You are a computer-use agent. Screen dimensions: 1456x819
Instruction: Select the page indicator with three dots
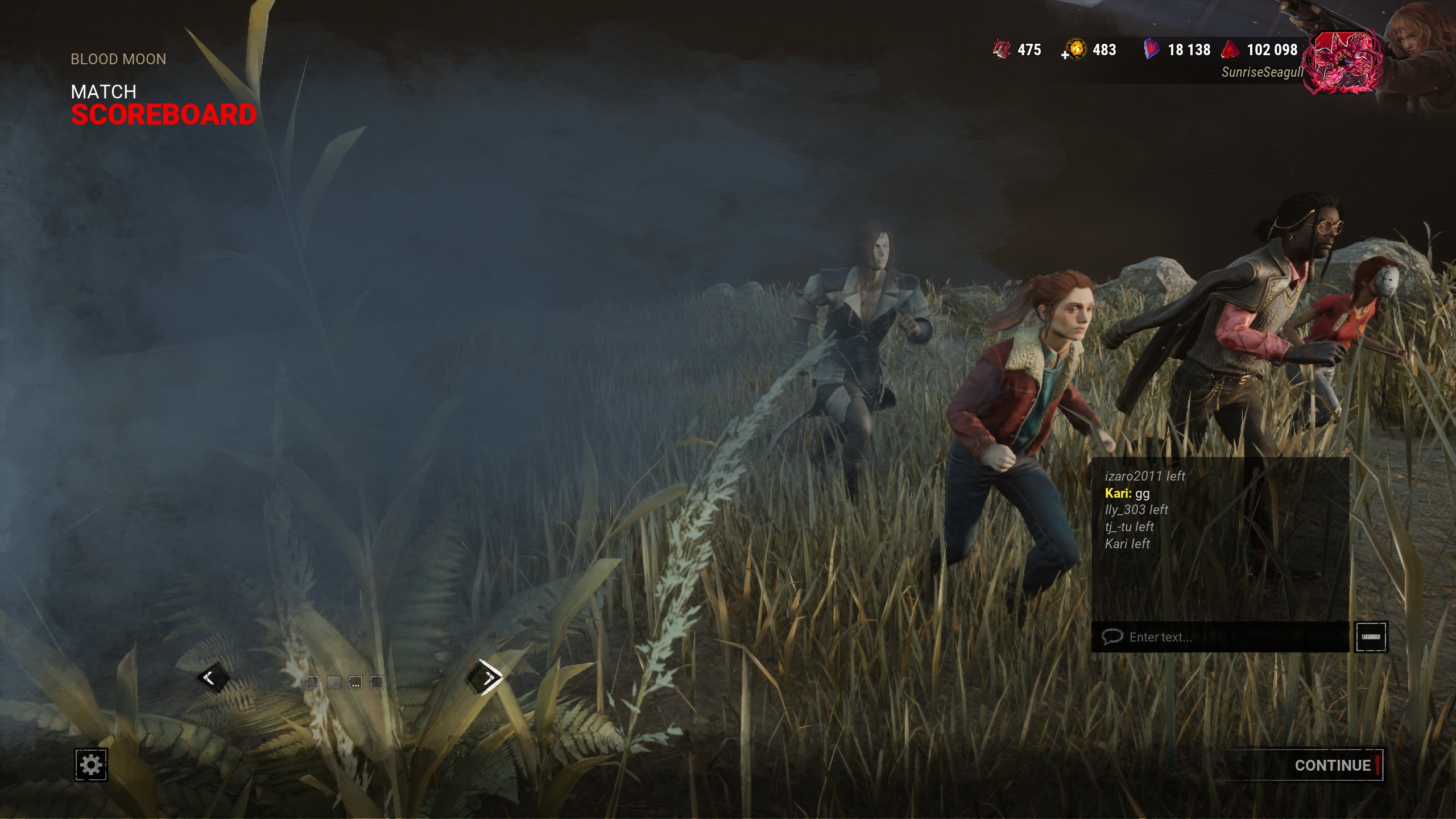tap(355, 682)
